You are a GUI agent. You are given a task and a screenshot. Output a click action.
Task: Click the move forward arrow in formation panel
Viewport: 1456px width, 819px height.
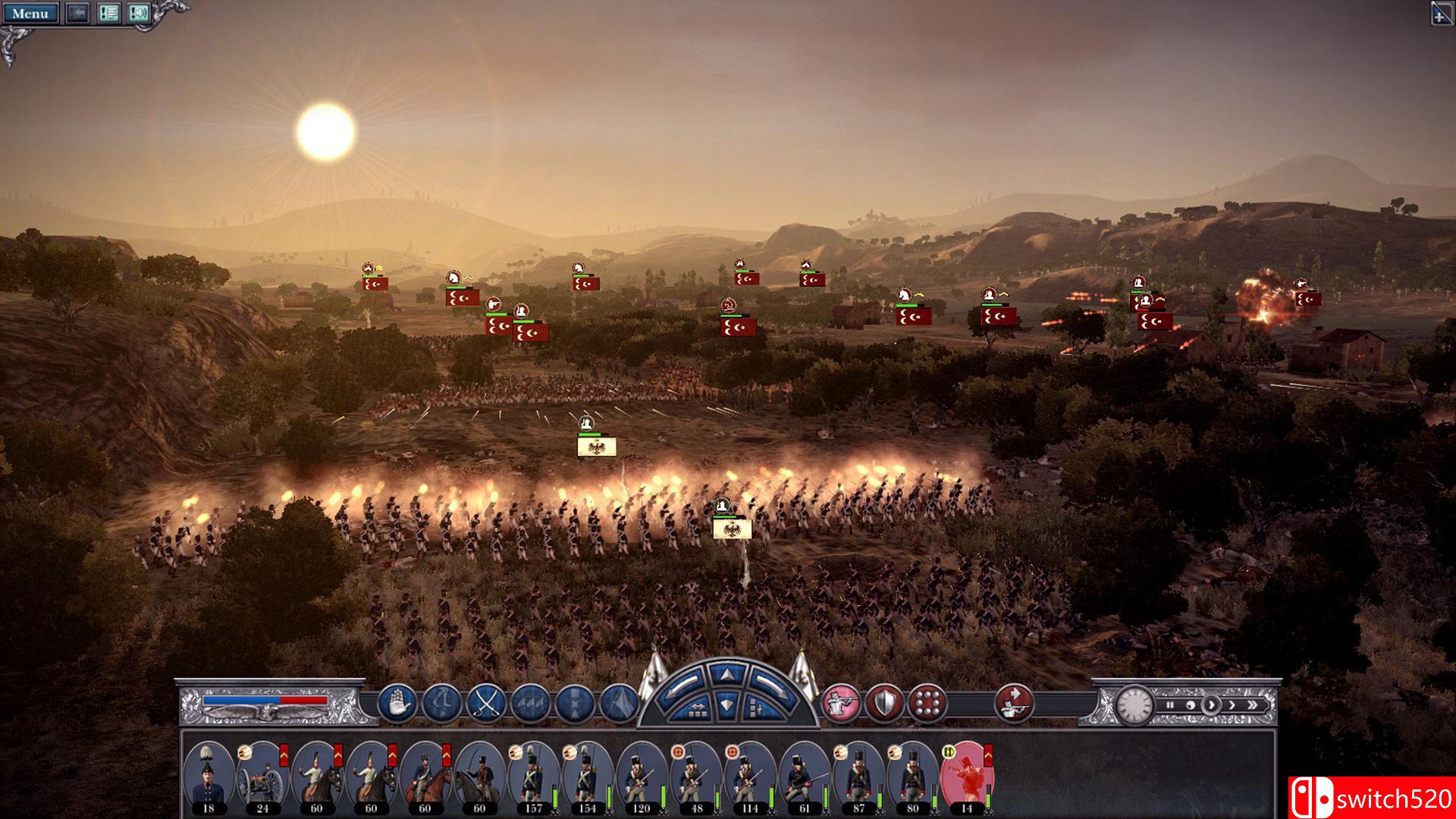click(727, 674)
